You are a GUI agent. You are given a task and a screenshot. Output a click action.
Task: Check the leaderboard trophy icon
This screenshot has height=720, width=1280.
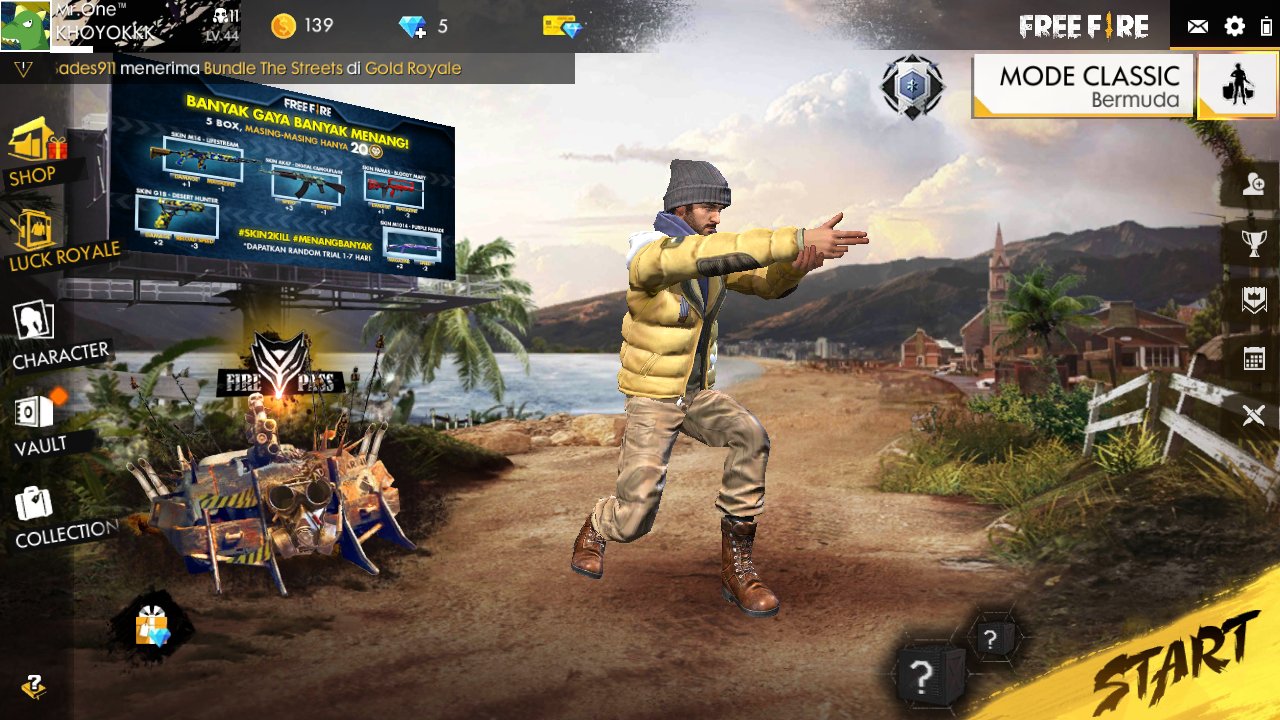pos(1253,243)
